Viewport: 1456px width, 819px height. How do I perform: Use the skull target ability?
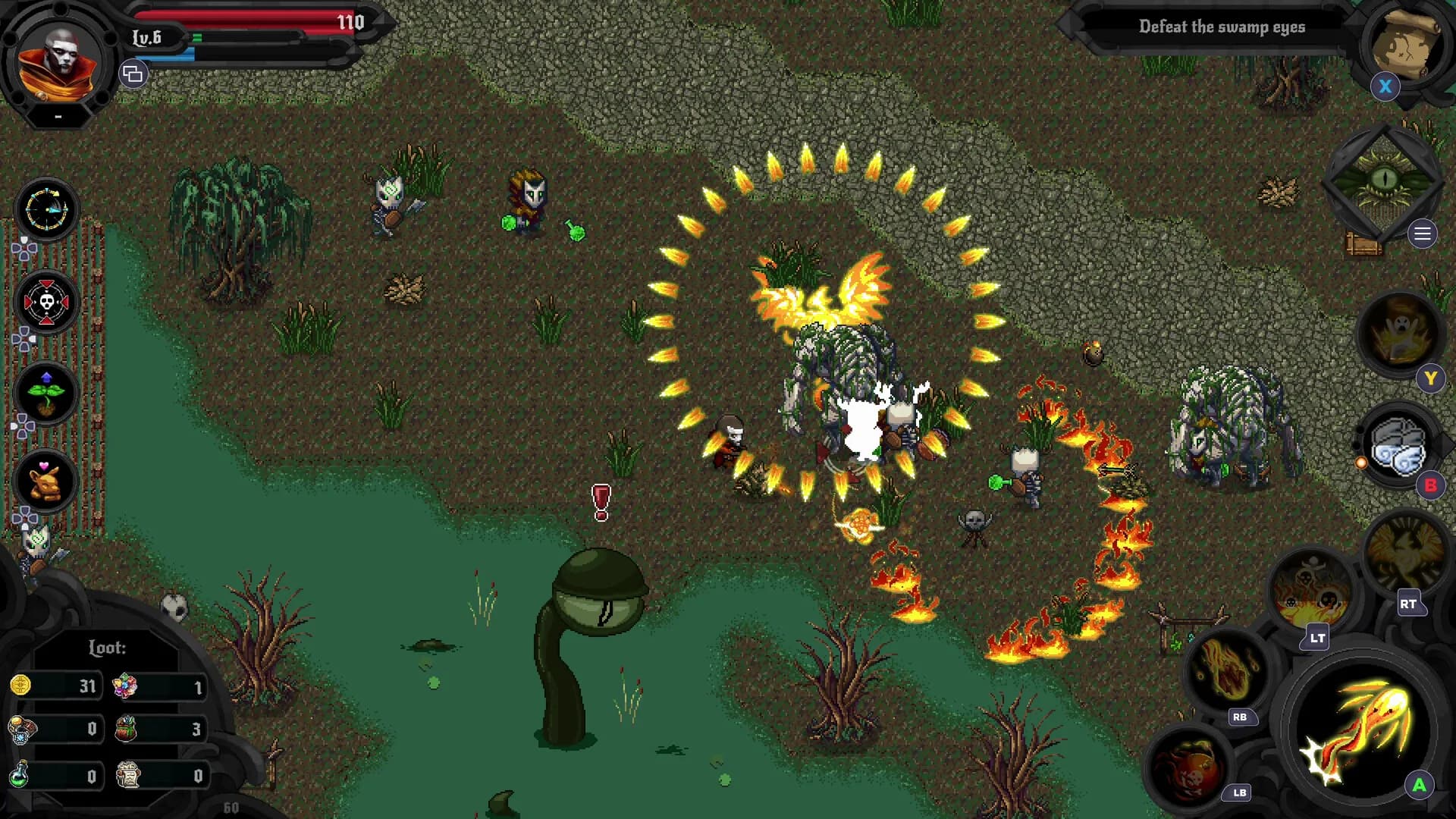point(46,303)
